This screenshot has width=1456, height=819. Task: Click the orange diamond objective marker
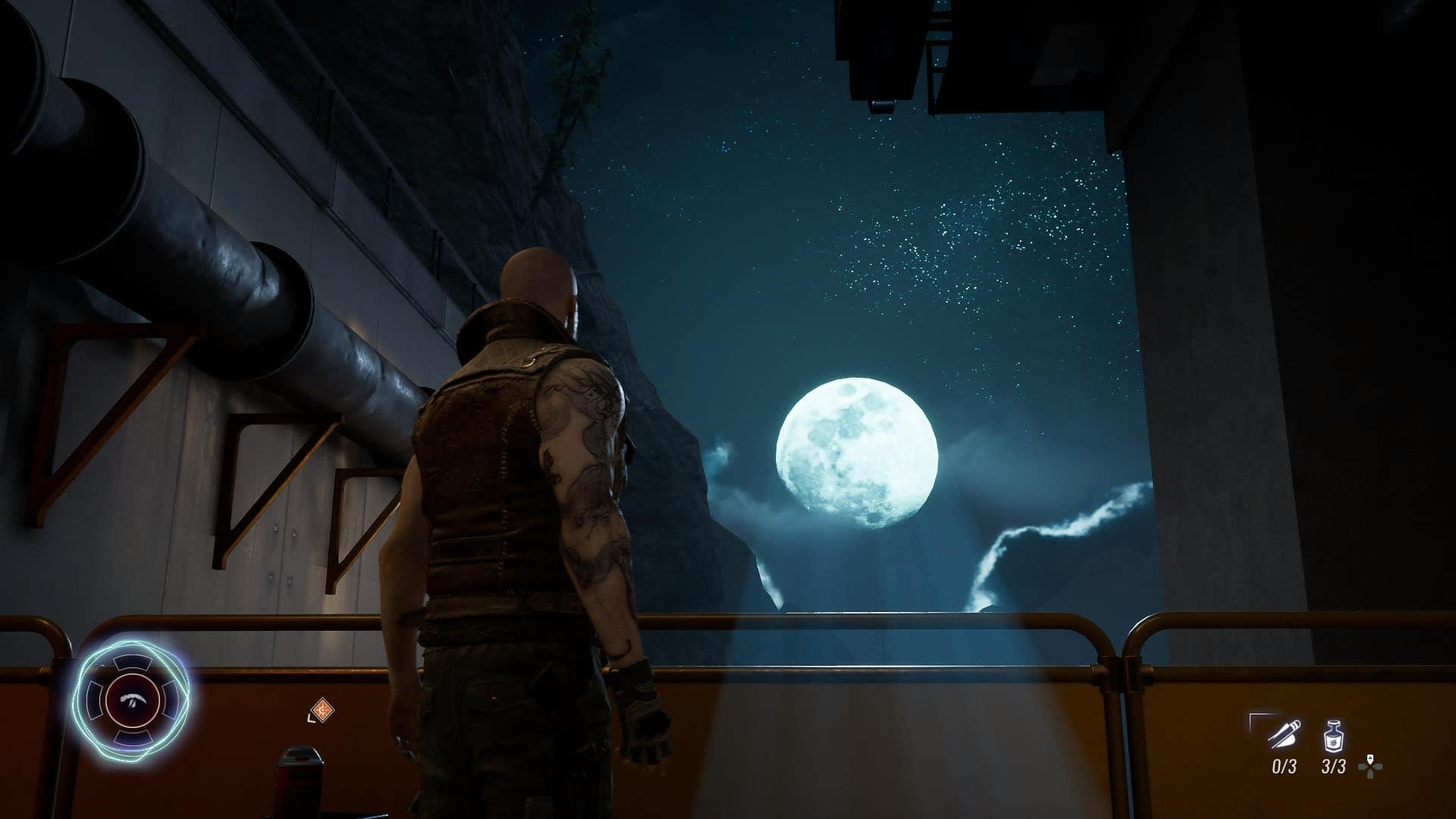coord(324,711)
